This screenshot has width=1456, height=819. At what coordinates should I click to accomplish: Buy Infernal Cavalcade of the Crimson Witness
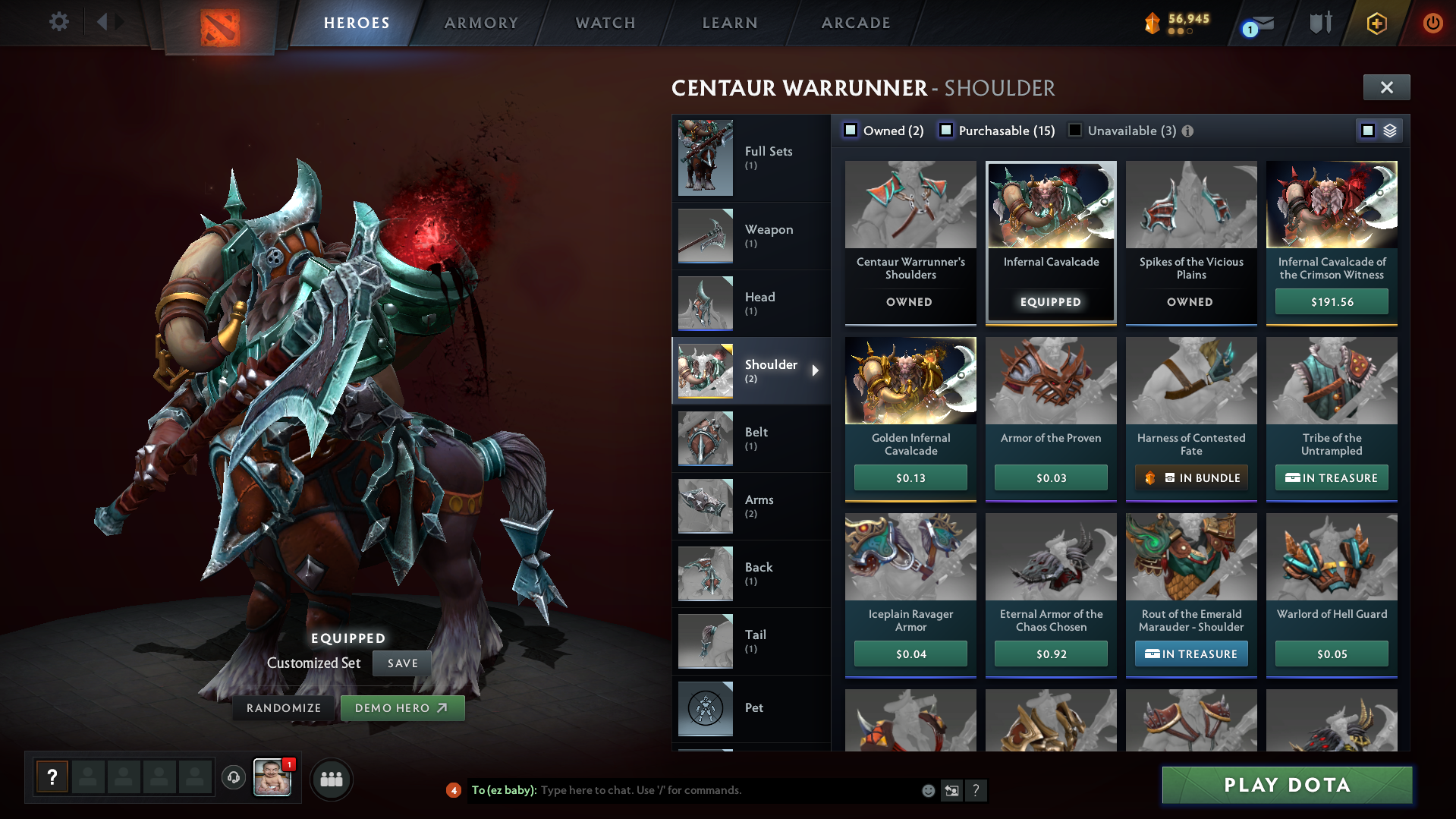tap(1332, 301)
